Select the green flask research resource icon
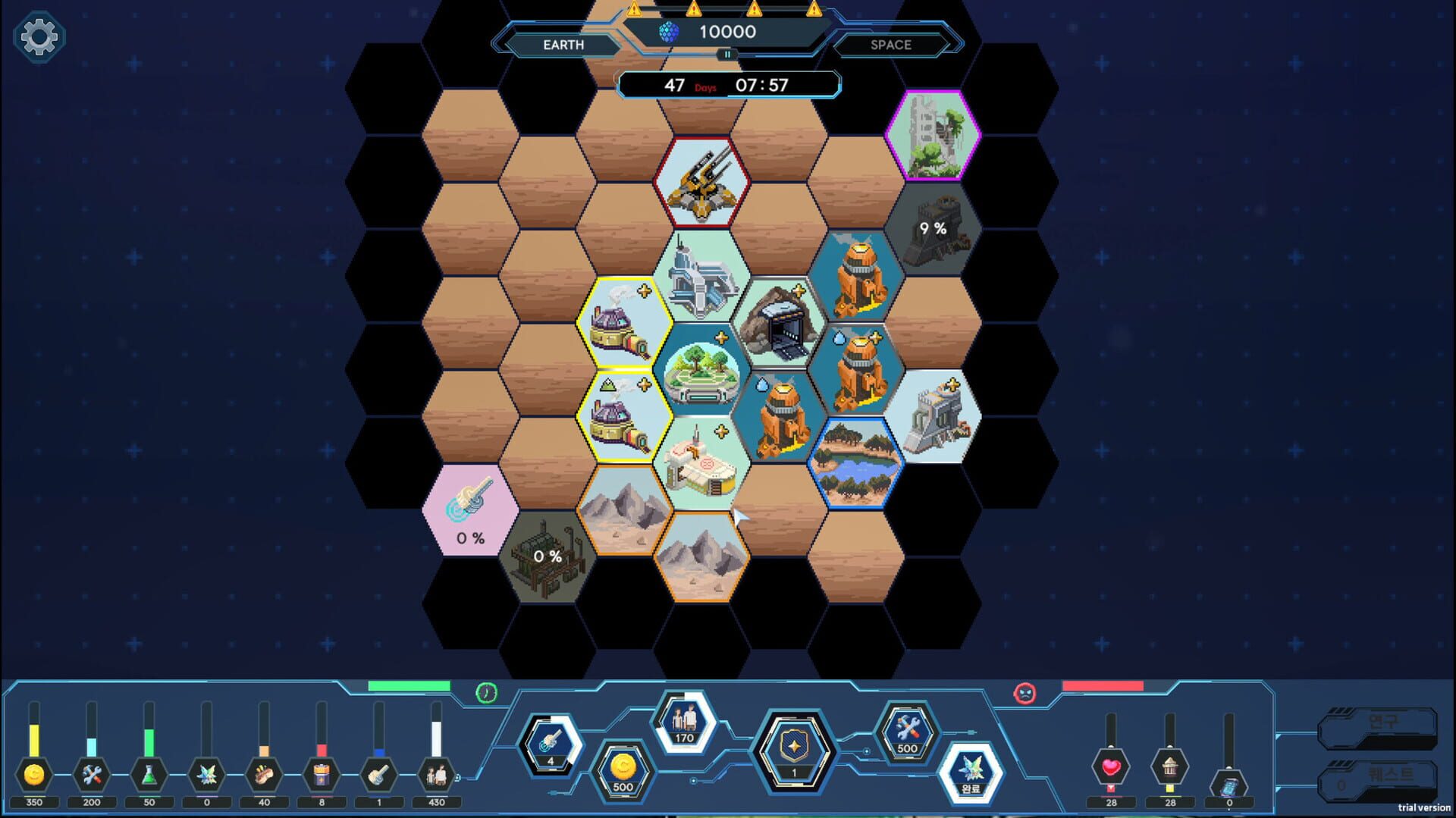 point(149,773)
